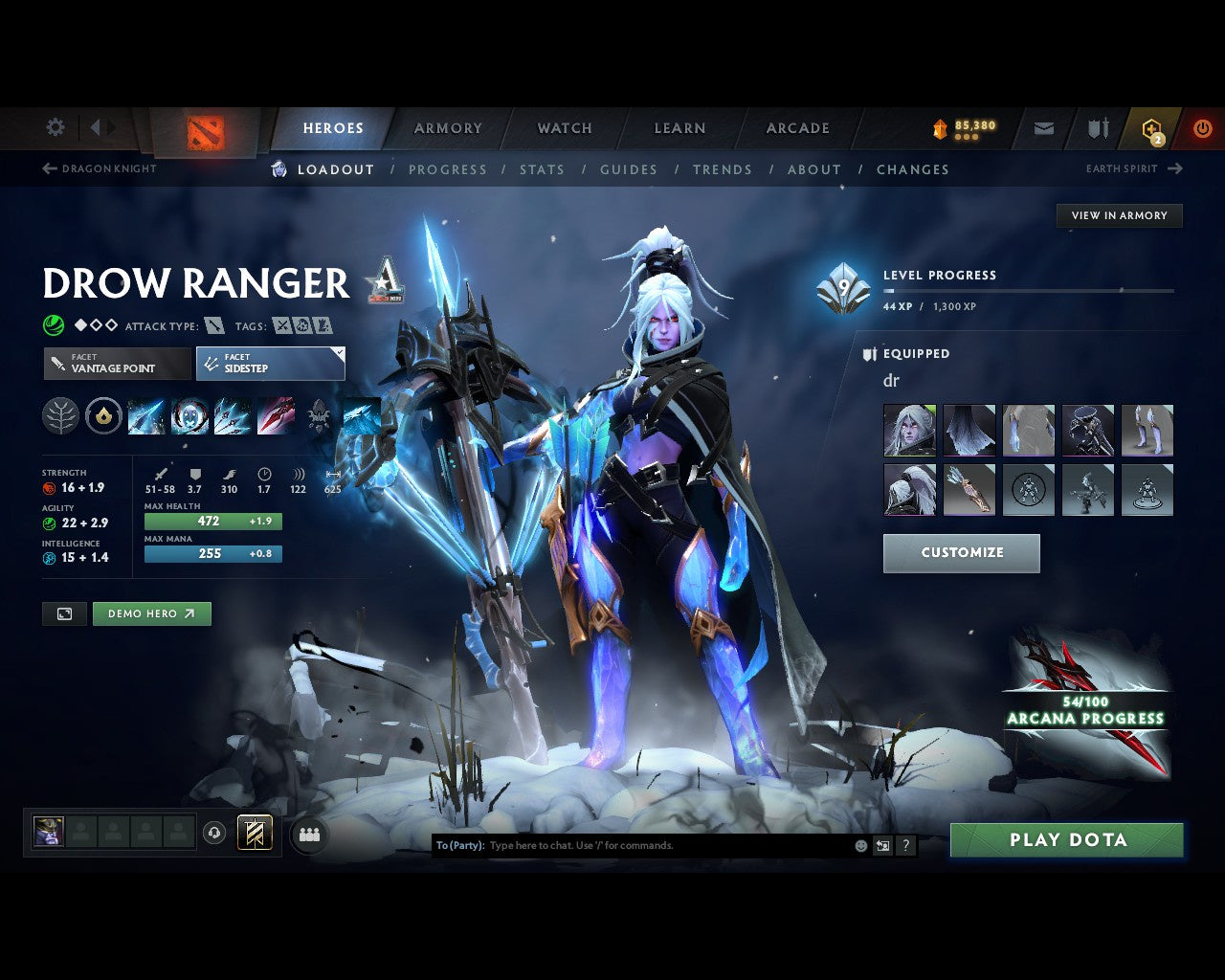The width and height of the screenshot is (1225, 980).
Task: Click the shield and sword courier icon
Action: pos(1097,127)
